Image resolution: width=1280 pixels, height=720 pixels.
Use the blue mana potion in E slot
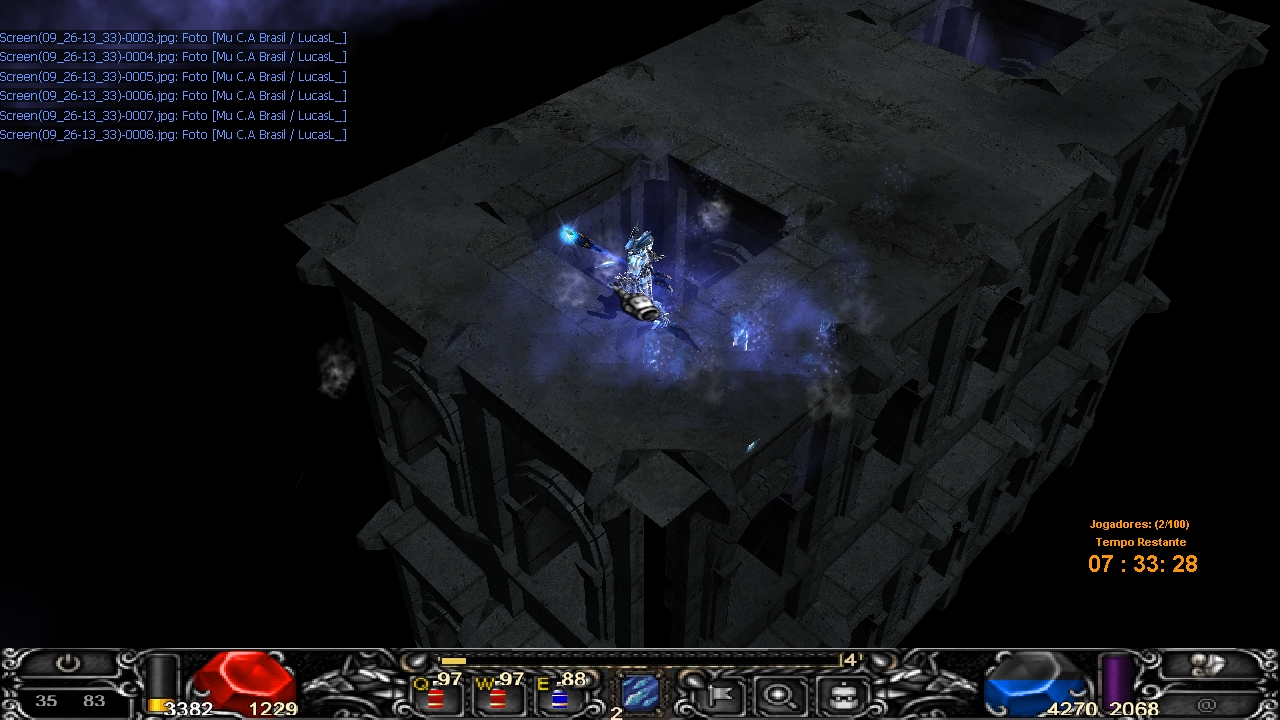(559, 697)
